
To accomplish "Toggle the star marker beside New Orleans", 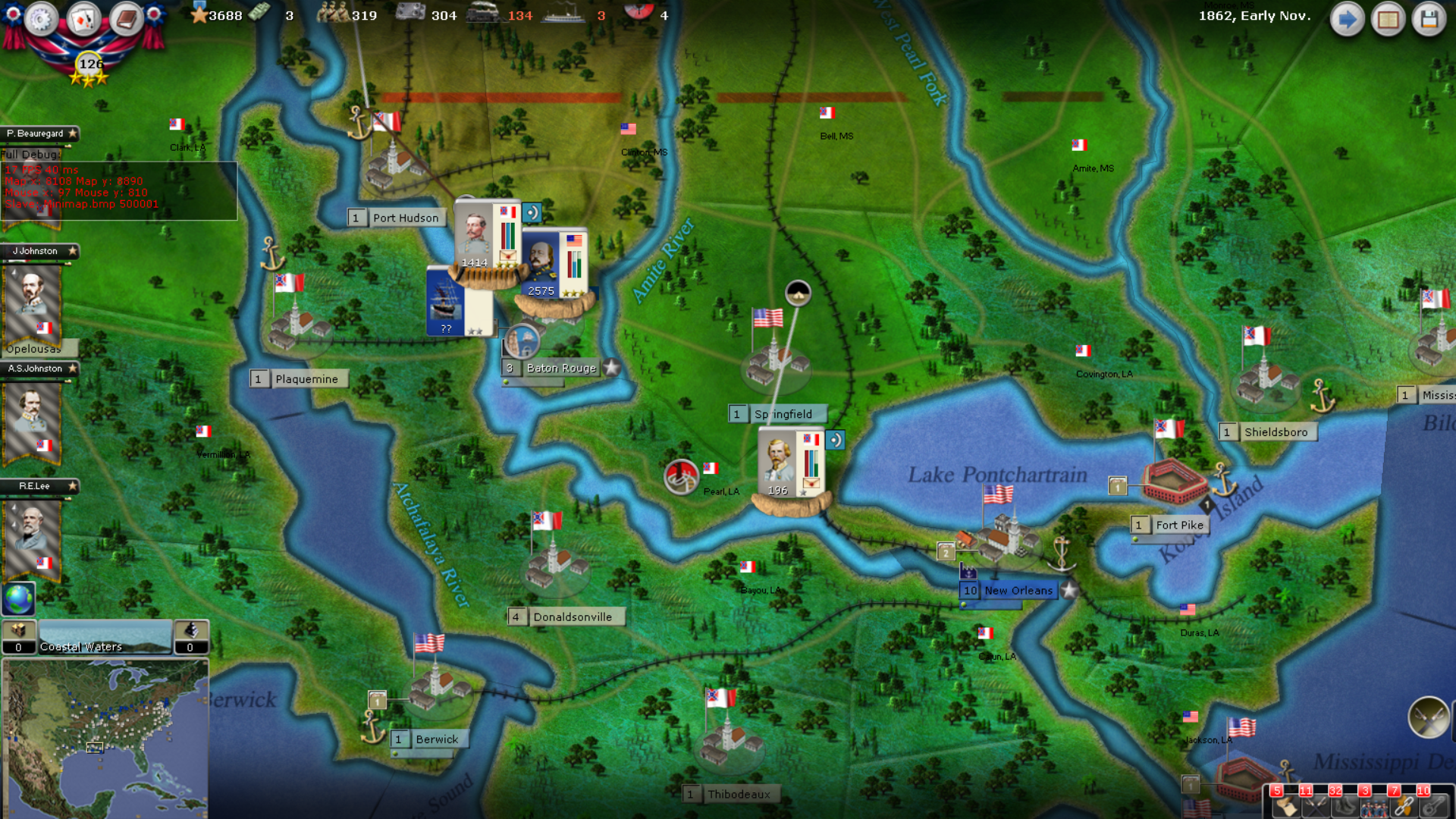I will 1069,590.
